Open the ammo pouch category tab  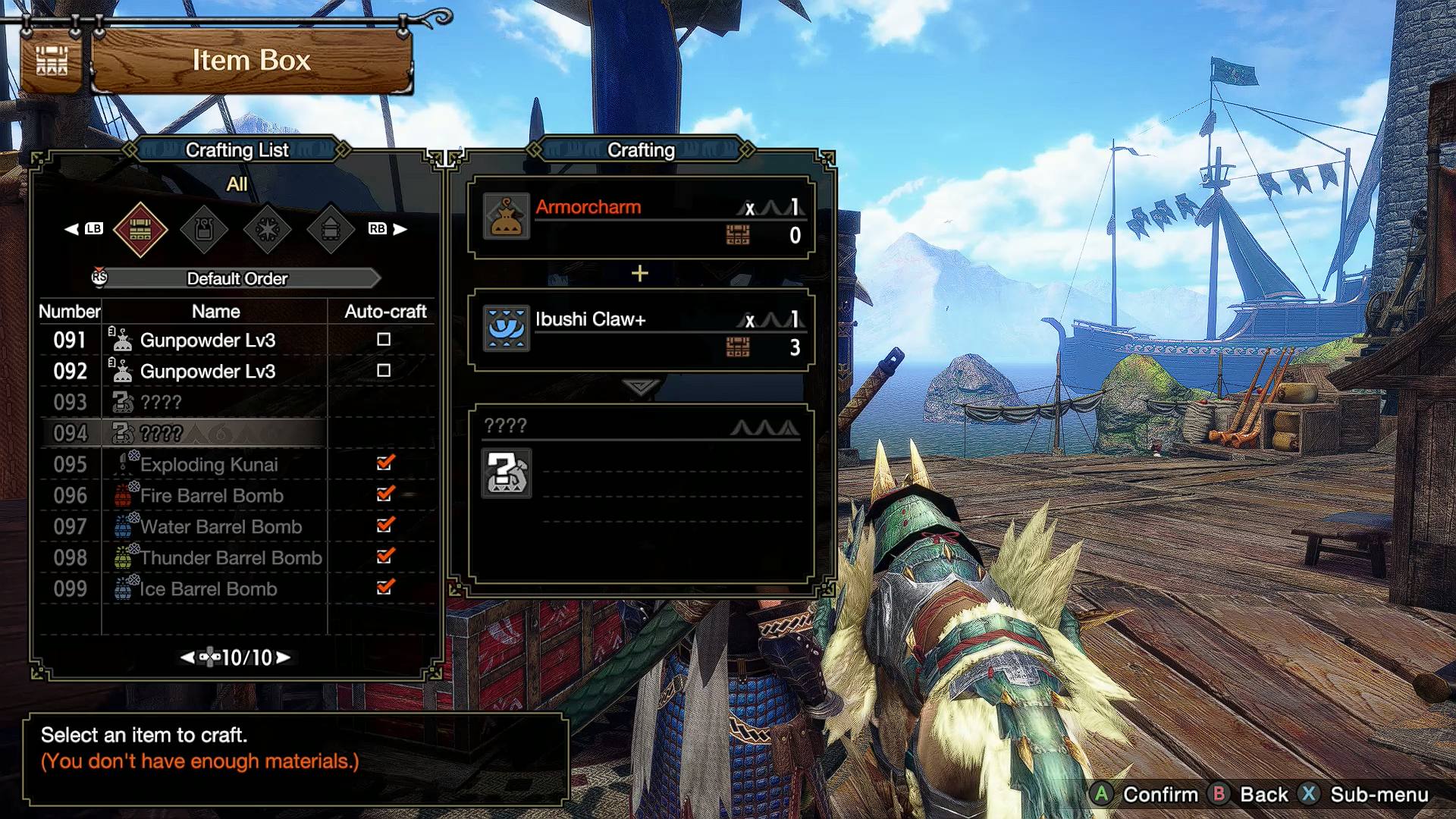pos(204,229)
